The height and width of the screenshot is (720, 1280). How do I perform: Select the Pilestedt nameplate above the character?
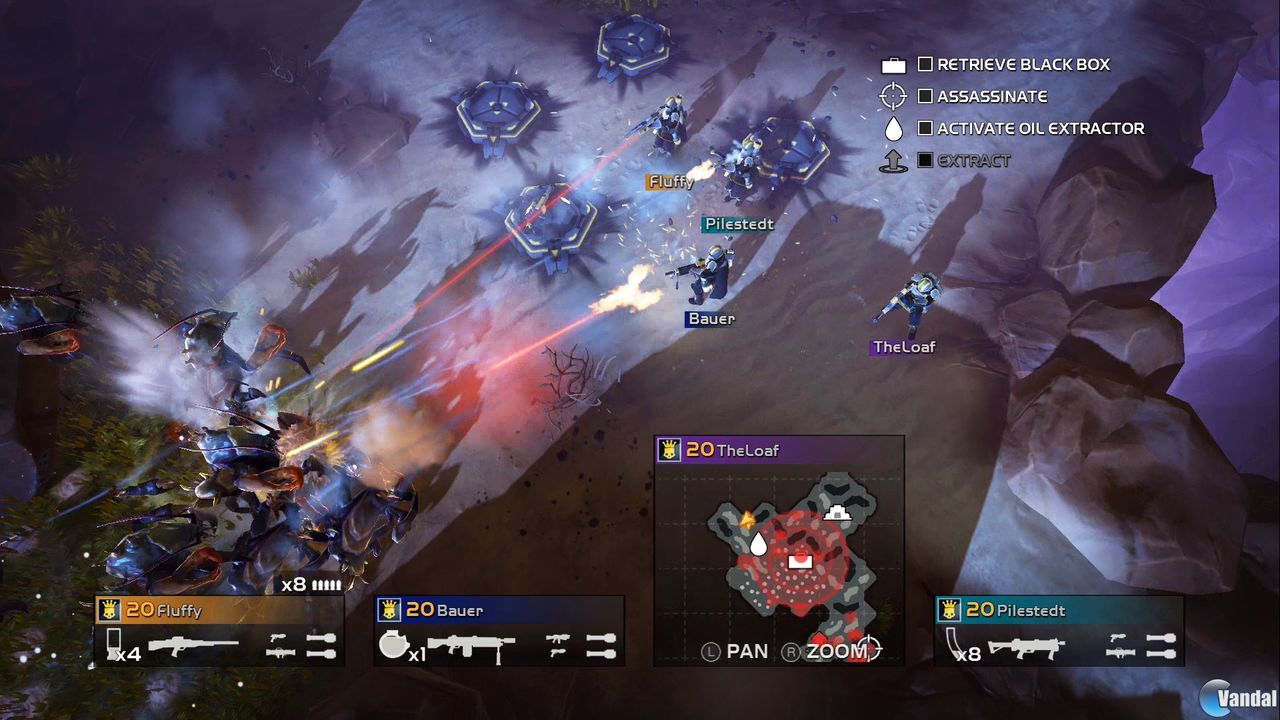tap(738, 224)
